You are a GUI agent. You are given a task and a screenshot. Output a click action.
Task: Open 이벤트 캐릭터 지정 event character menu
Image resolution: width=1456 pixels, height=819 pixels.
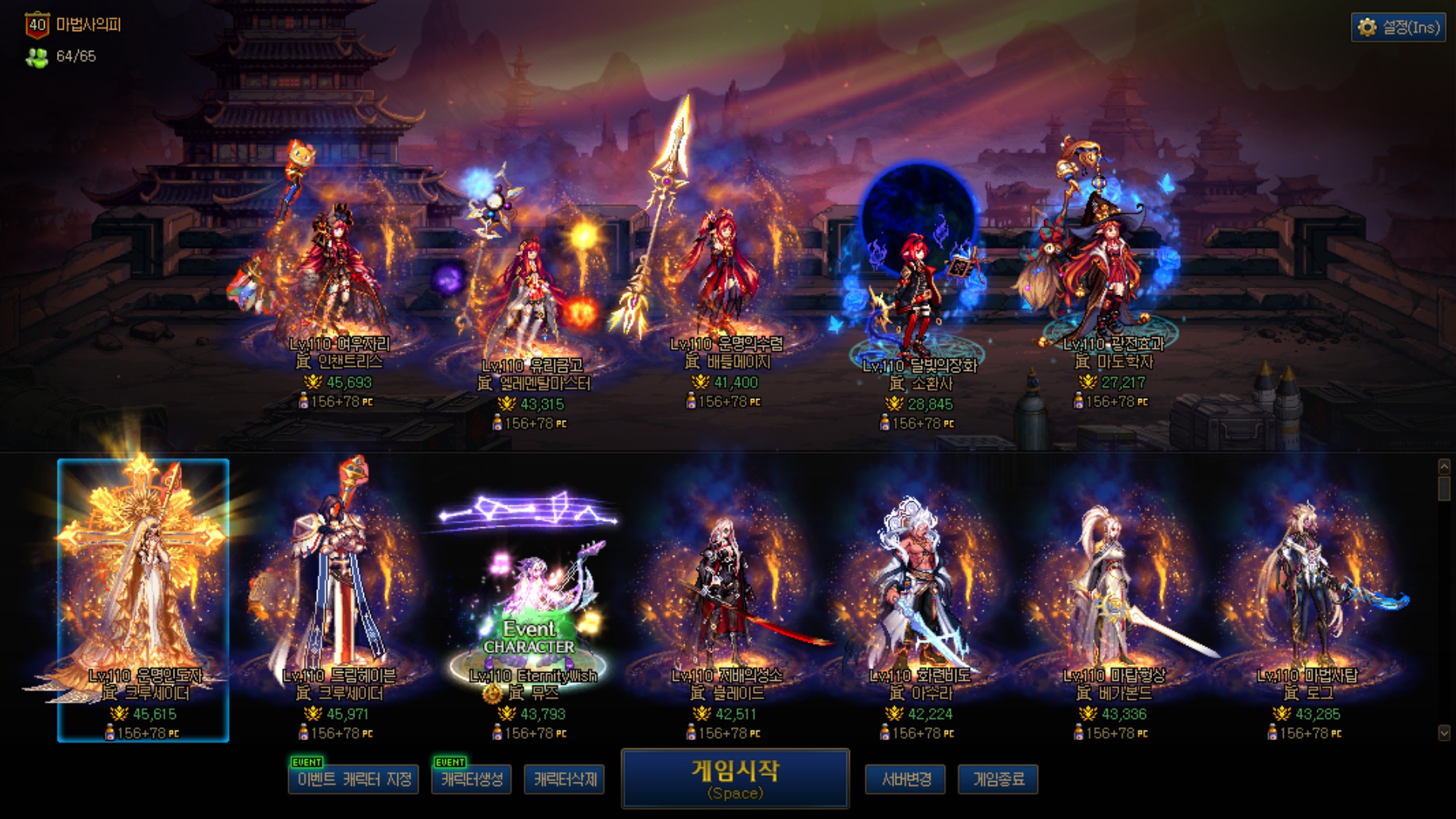pyautogui.click(x=353, y=779)
